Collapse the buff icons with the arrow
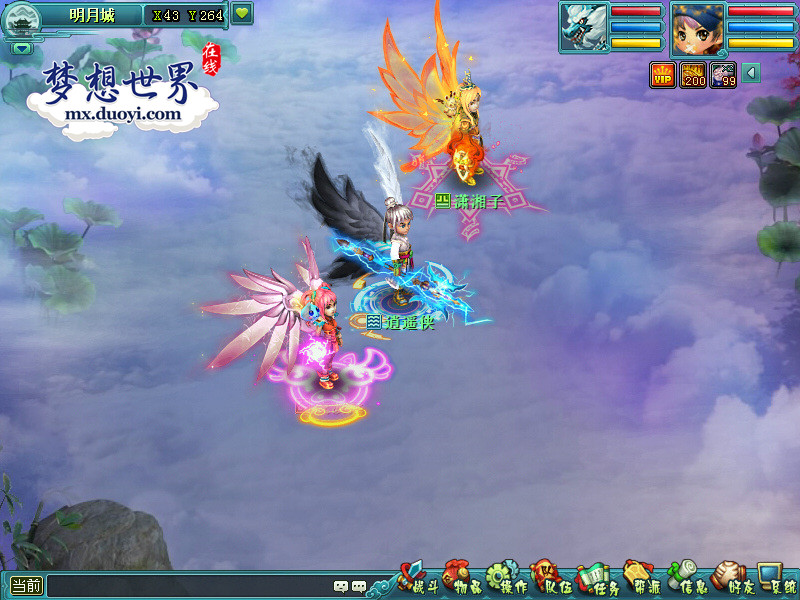 click(750, 74)
